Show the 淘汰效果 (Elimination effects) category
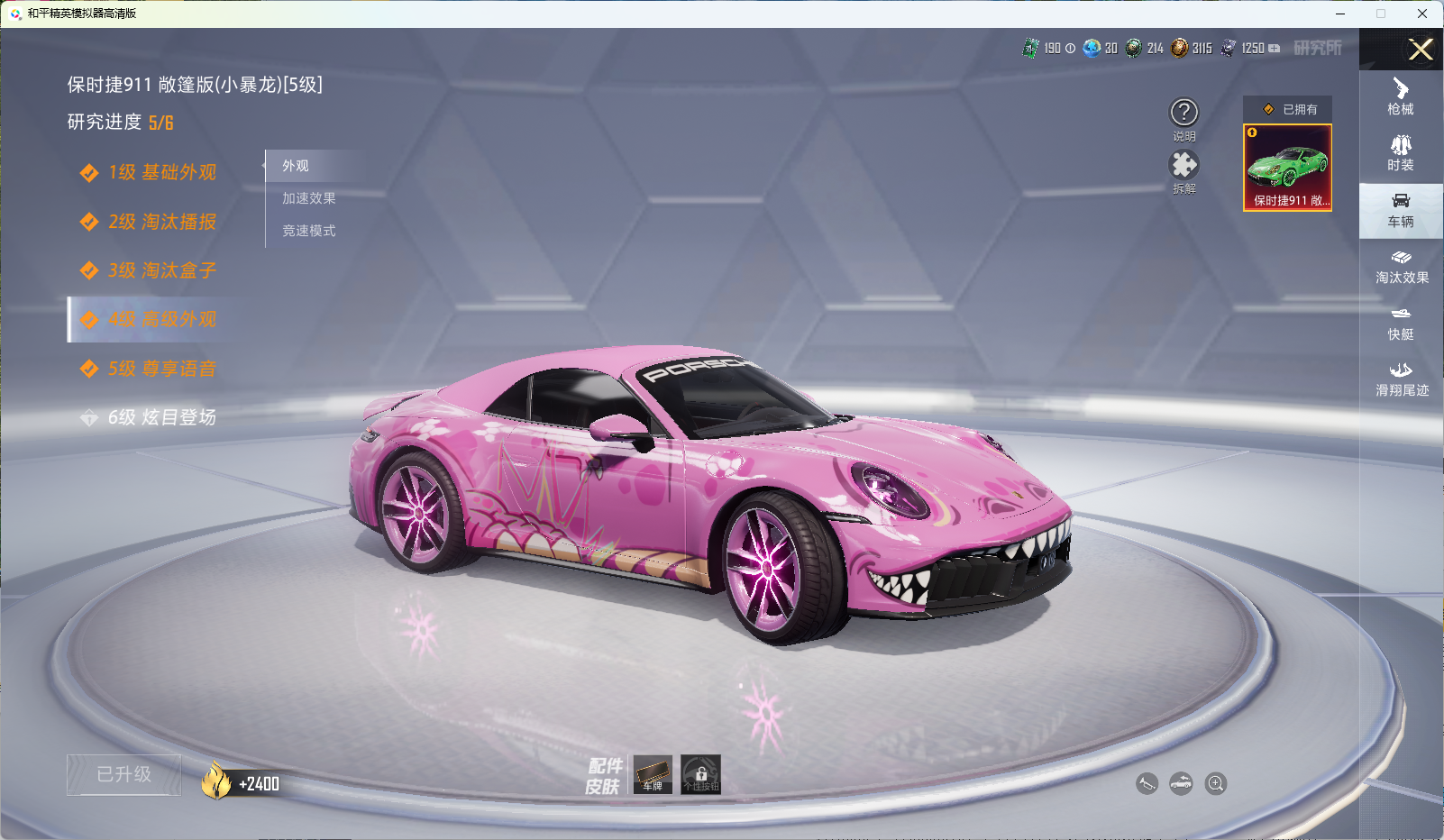Screen dimensions: 1444x840 coord(1402,267)
